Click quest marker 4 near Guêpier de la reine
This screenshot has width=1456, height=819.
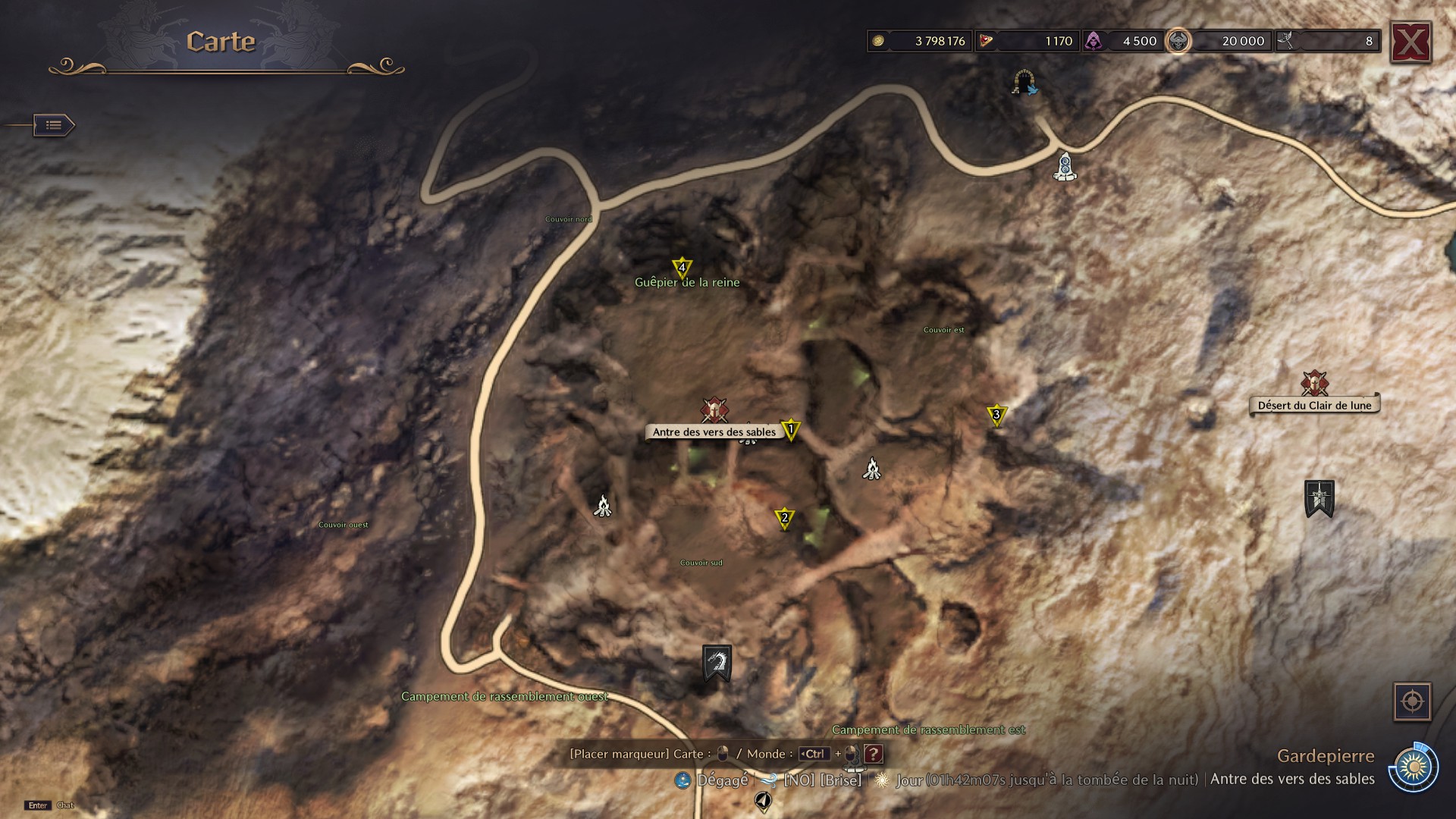(x=682, y=268)
